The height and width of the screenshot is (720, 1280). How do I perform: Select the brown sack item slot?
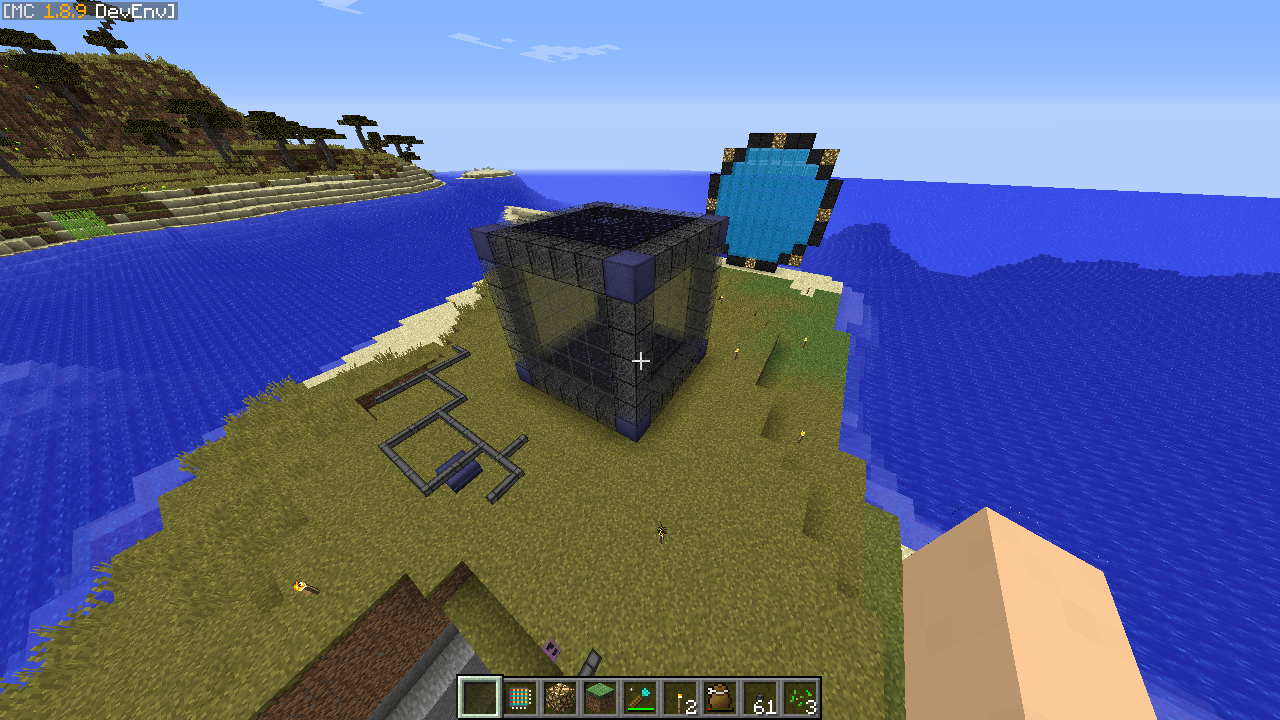pos(720,697)
